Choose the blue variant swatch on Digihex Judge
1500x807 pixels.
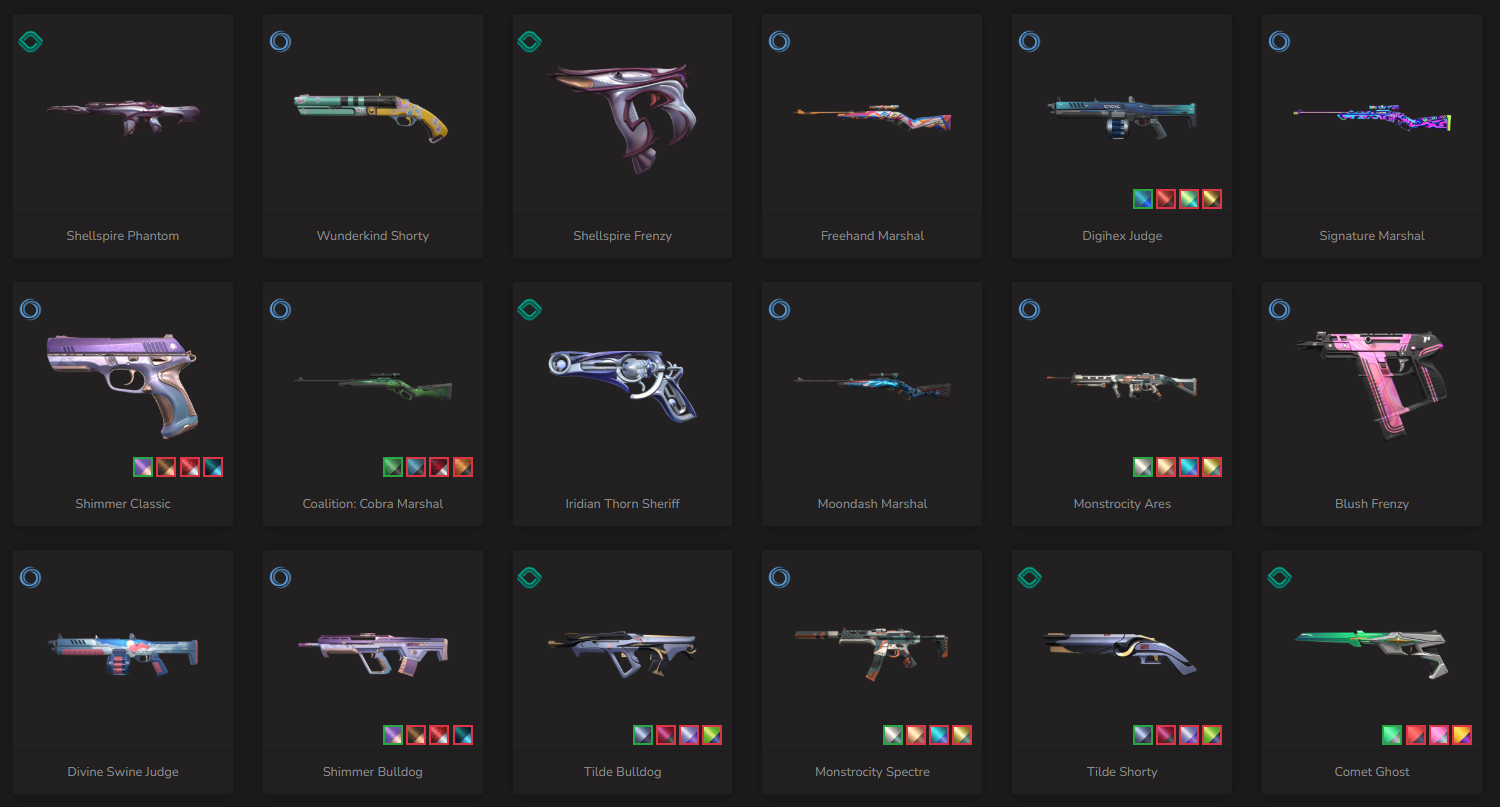[x=1143, y=199]
